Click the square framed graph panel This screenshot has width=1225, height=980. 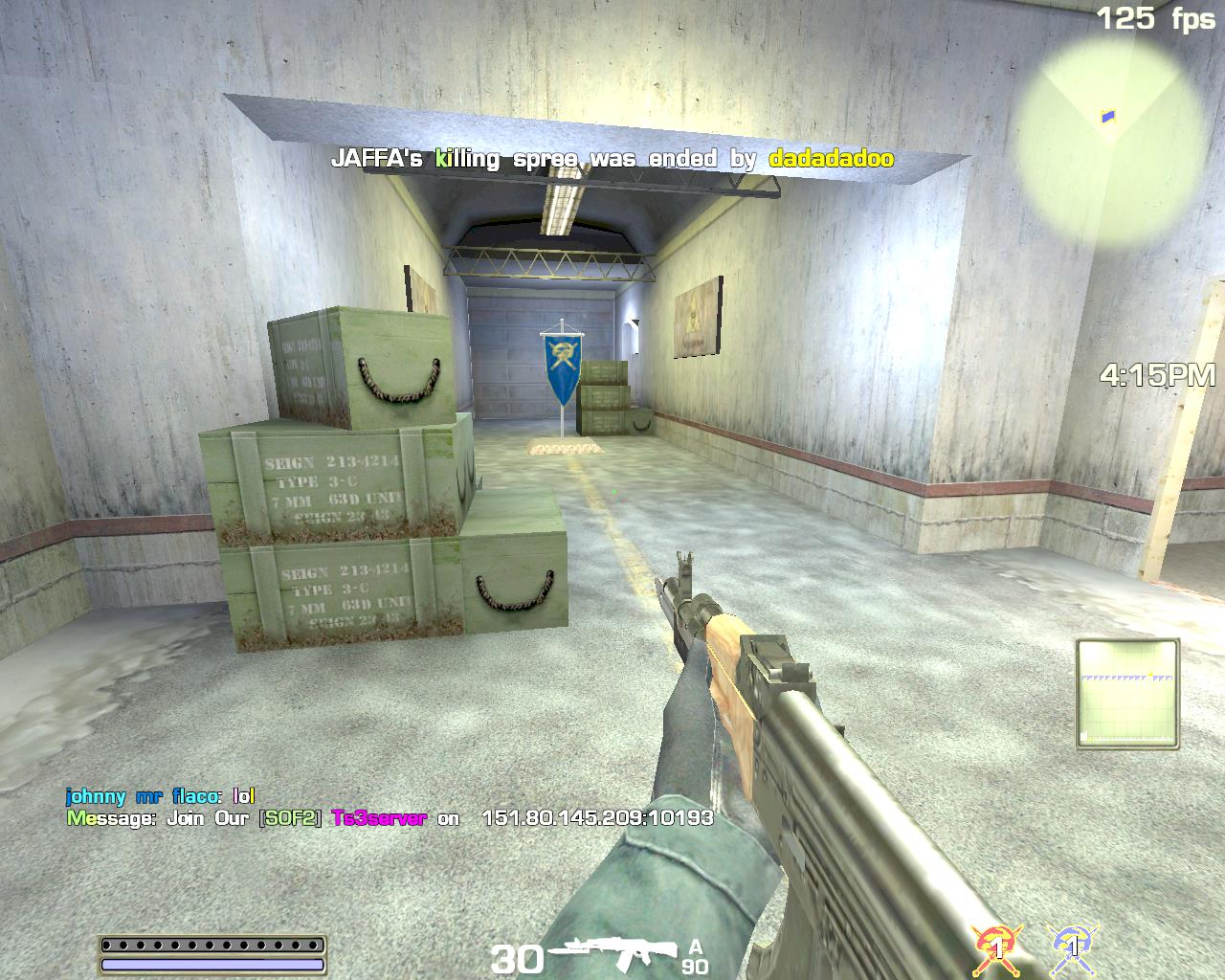click(1127, 693)
